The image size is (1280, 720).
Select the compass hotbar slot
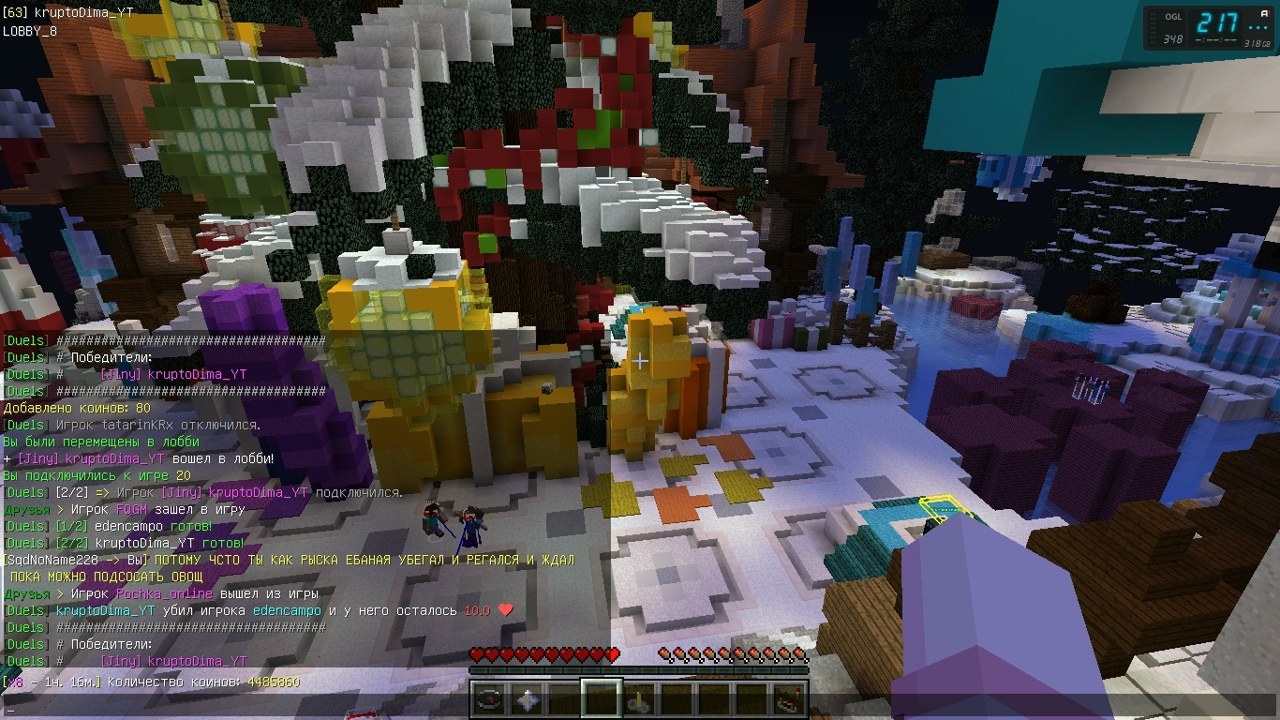pos(489,699)
